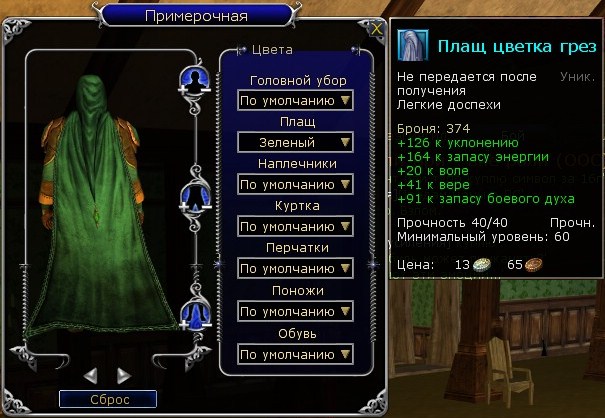
Task: Open the Плащ color dropdown set to Зеленый
Action: (297, 142)
